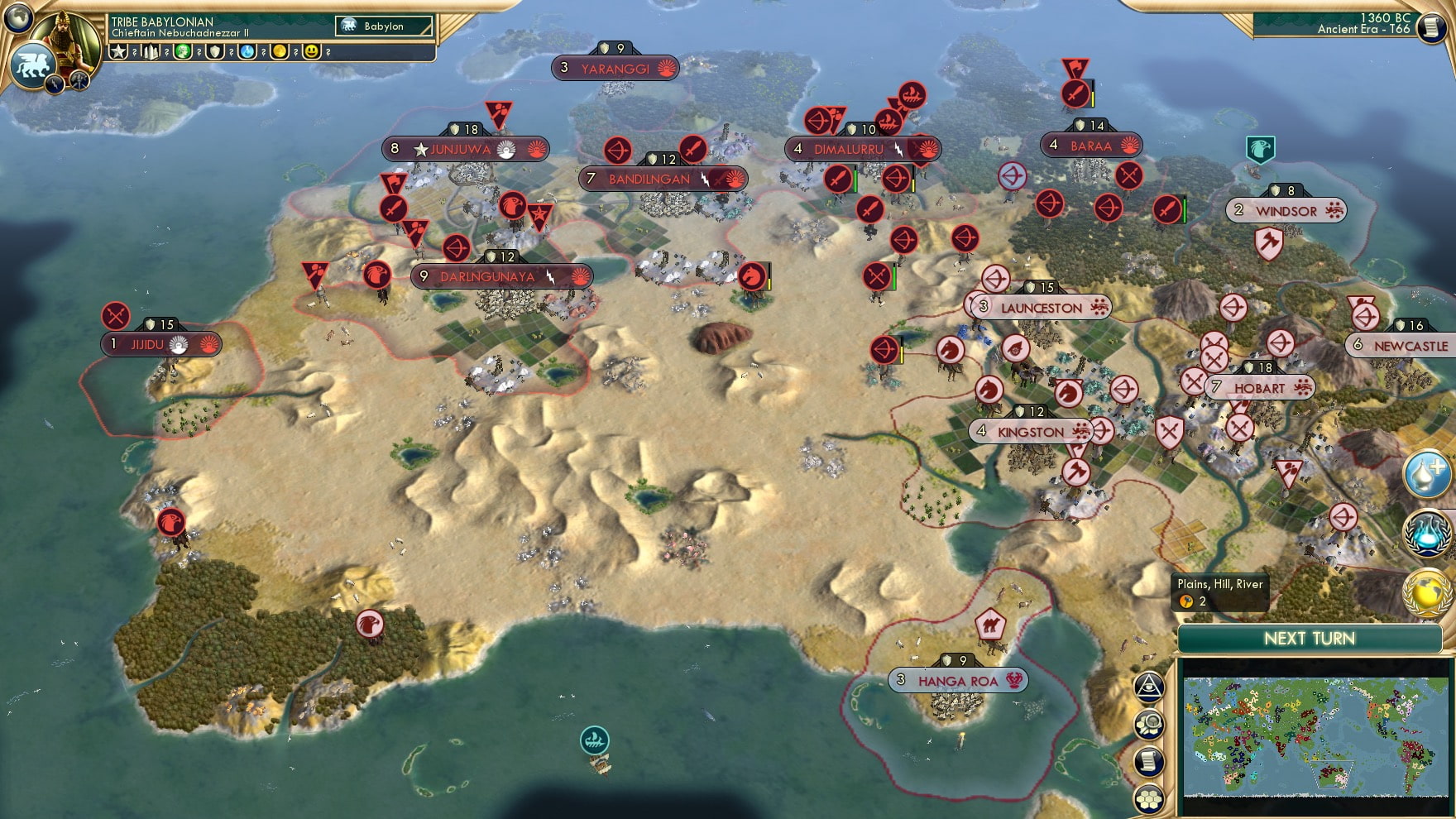Image resolution: width=1456 pixels, height=819 pixels.
Task: Click the gold coin icon in the top bar
Action: 278,50
